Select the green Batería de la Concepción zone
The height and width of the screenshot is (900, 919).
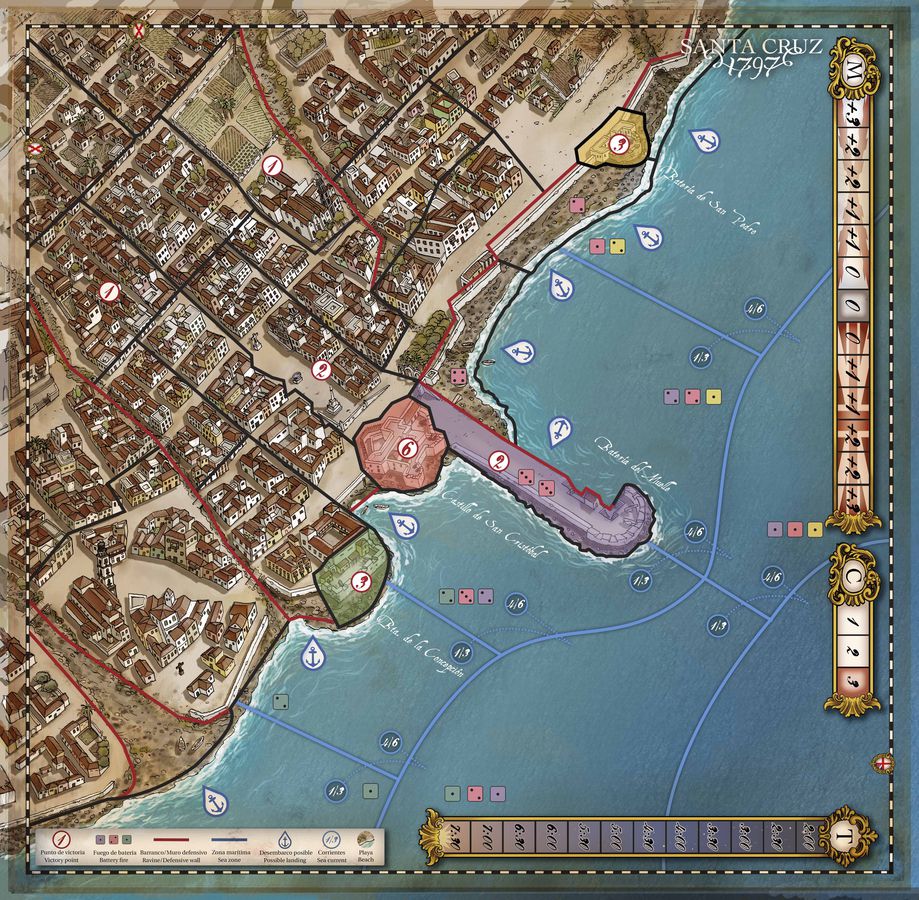tap(351, 578)
